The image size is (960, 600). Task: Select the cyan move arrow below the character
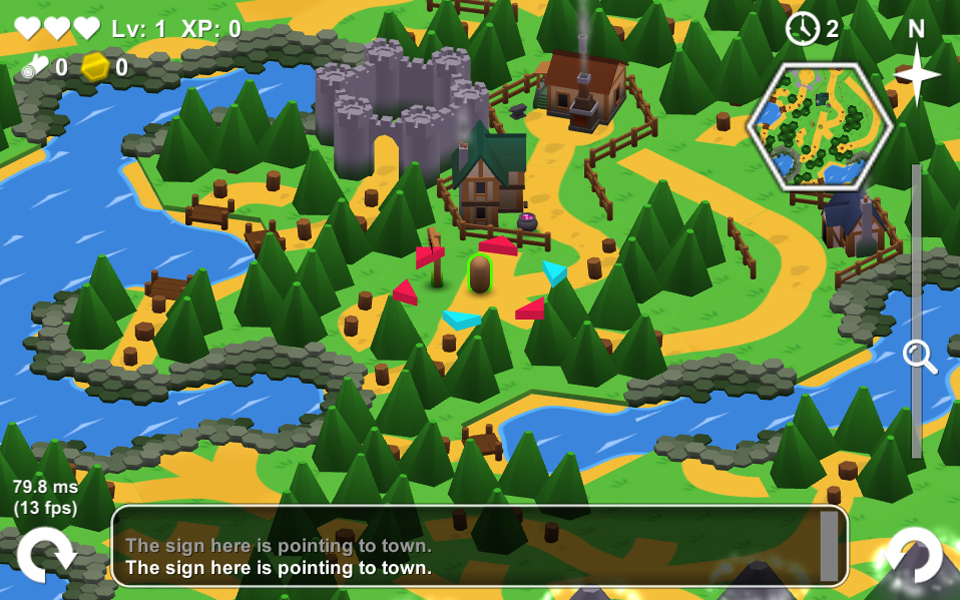tap(462, 319)
